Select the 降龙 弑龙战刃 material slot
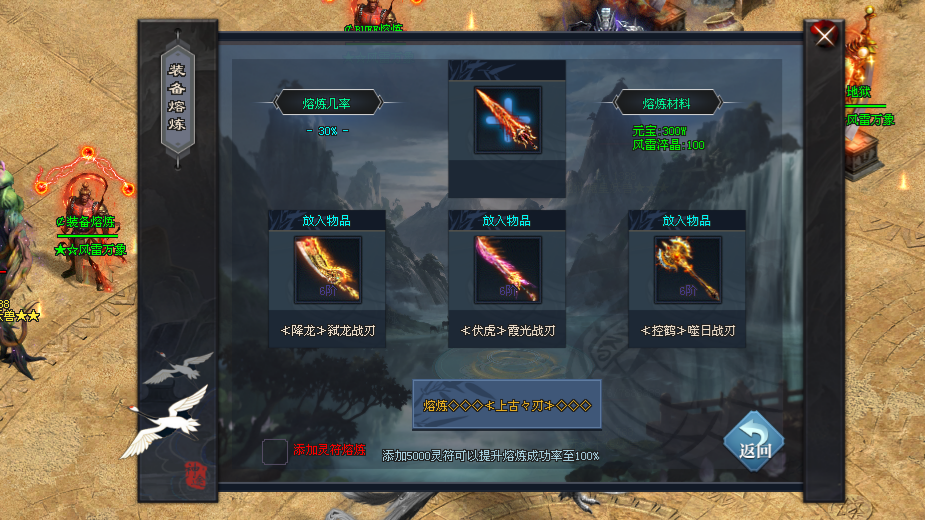The height and width of the screenshot is (520, 925). click(327, 270)
